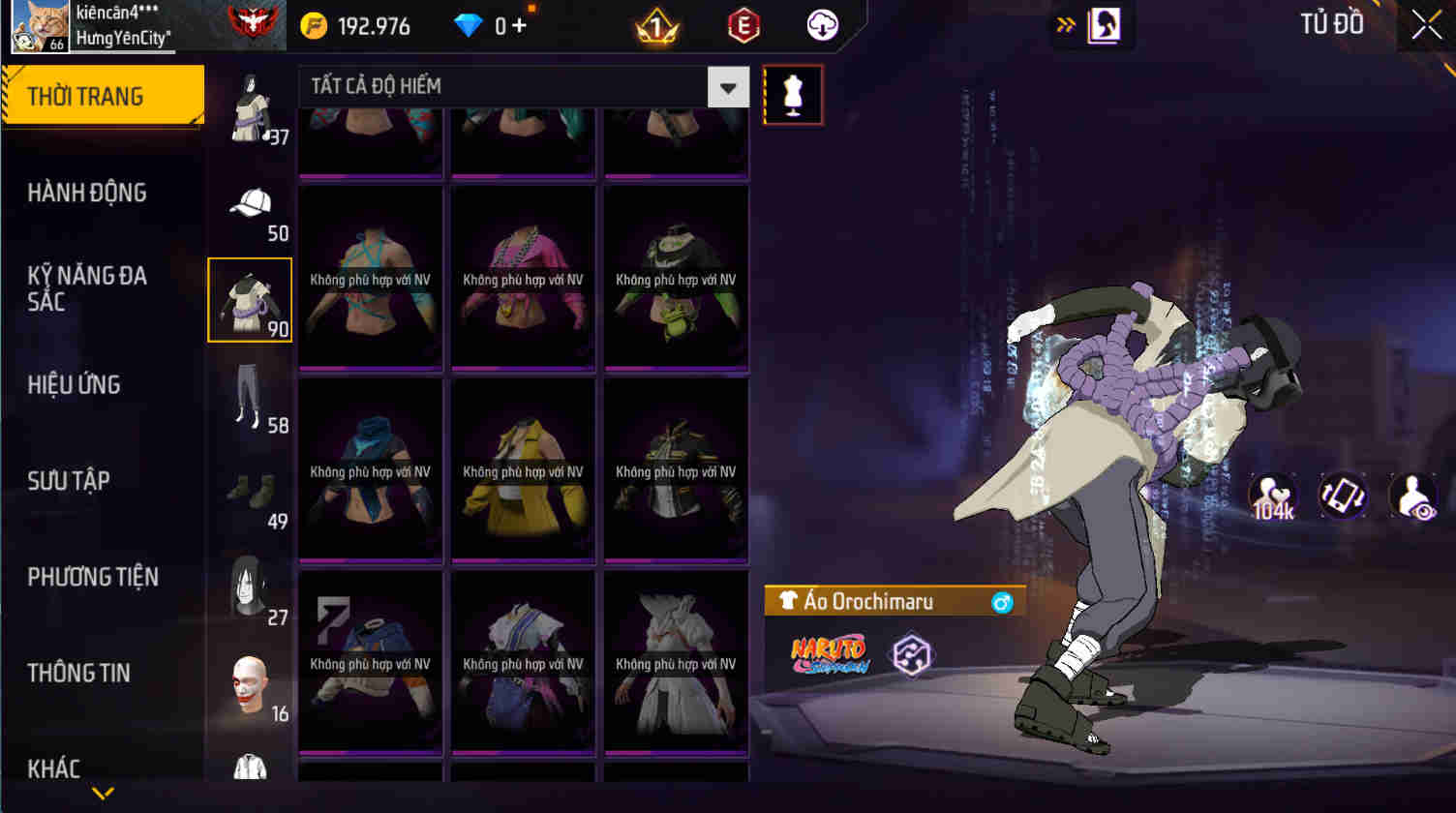Switch to the HÀNH ĐỘNG tab
This screenshot has width=1456, height=813.
coord(88,193)
